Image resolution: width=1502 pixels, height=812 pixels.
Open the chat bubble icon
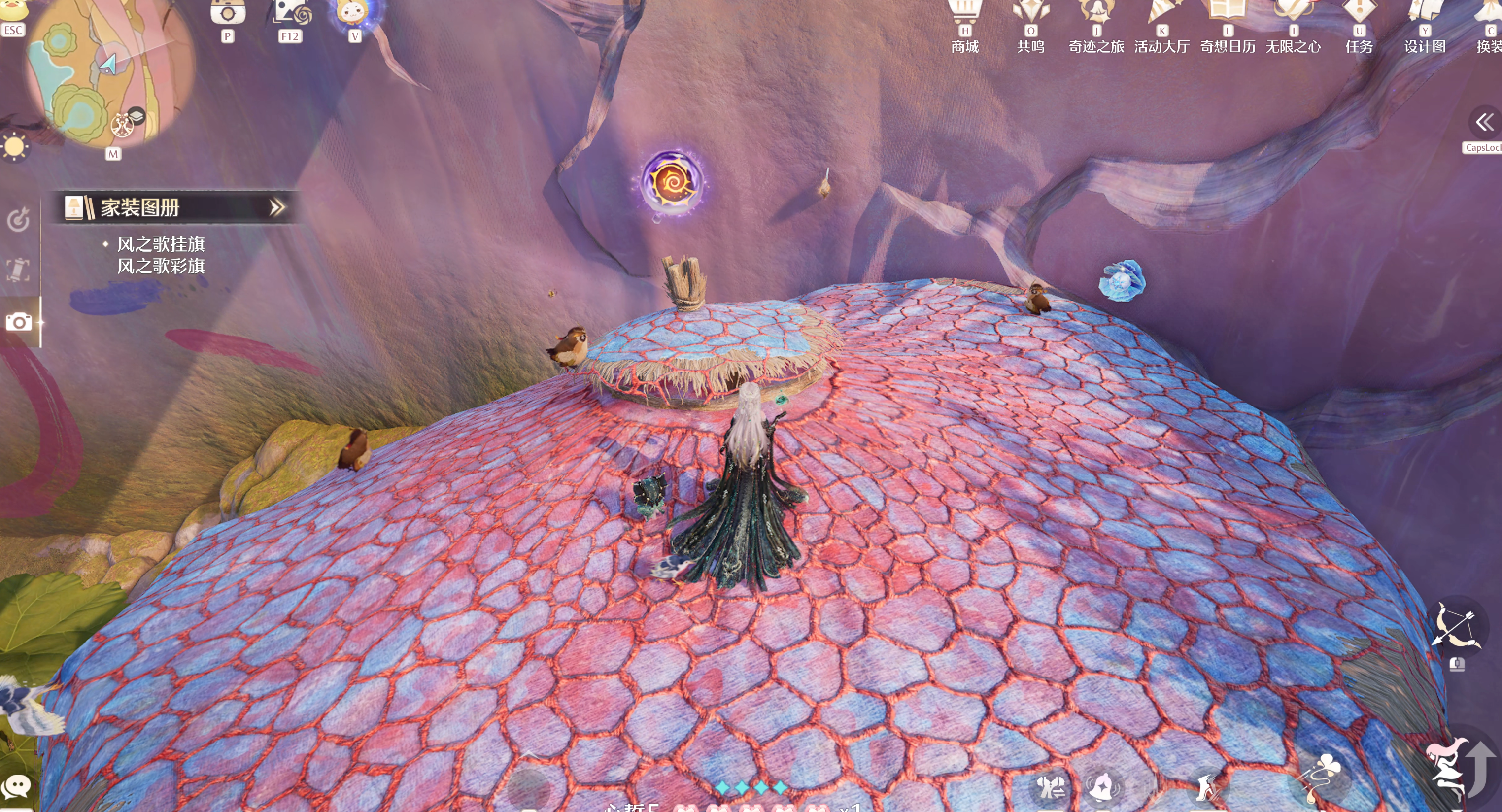(17, 787)
